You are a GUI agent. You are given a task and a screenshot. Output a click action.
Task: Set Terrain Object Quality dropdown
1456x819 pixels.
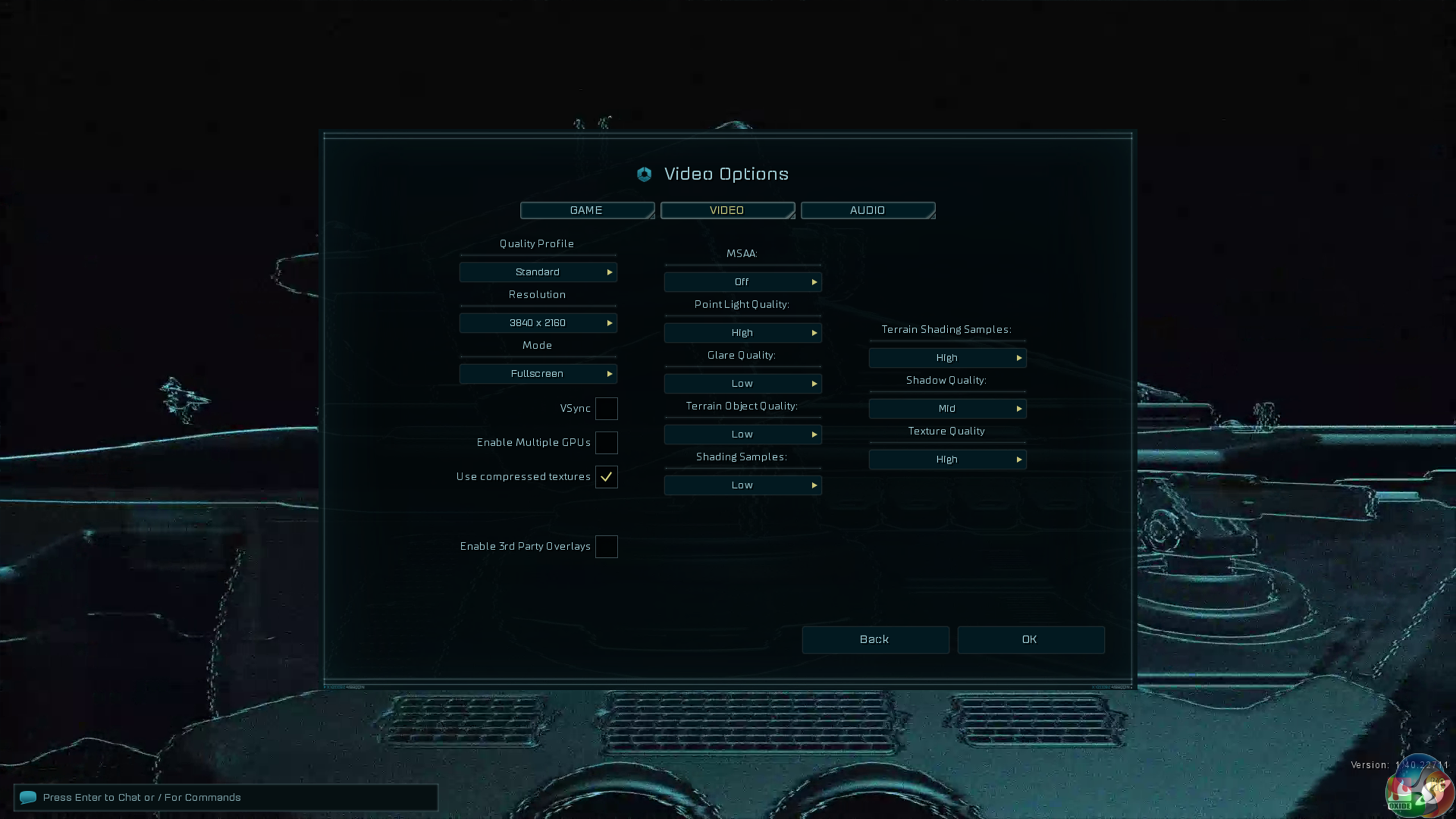(743, 434)
